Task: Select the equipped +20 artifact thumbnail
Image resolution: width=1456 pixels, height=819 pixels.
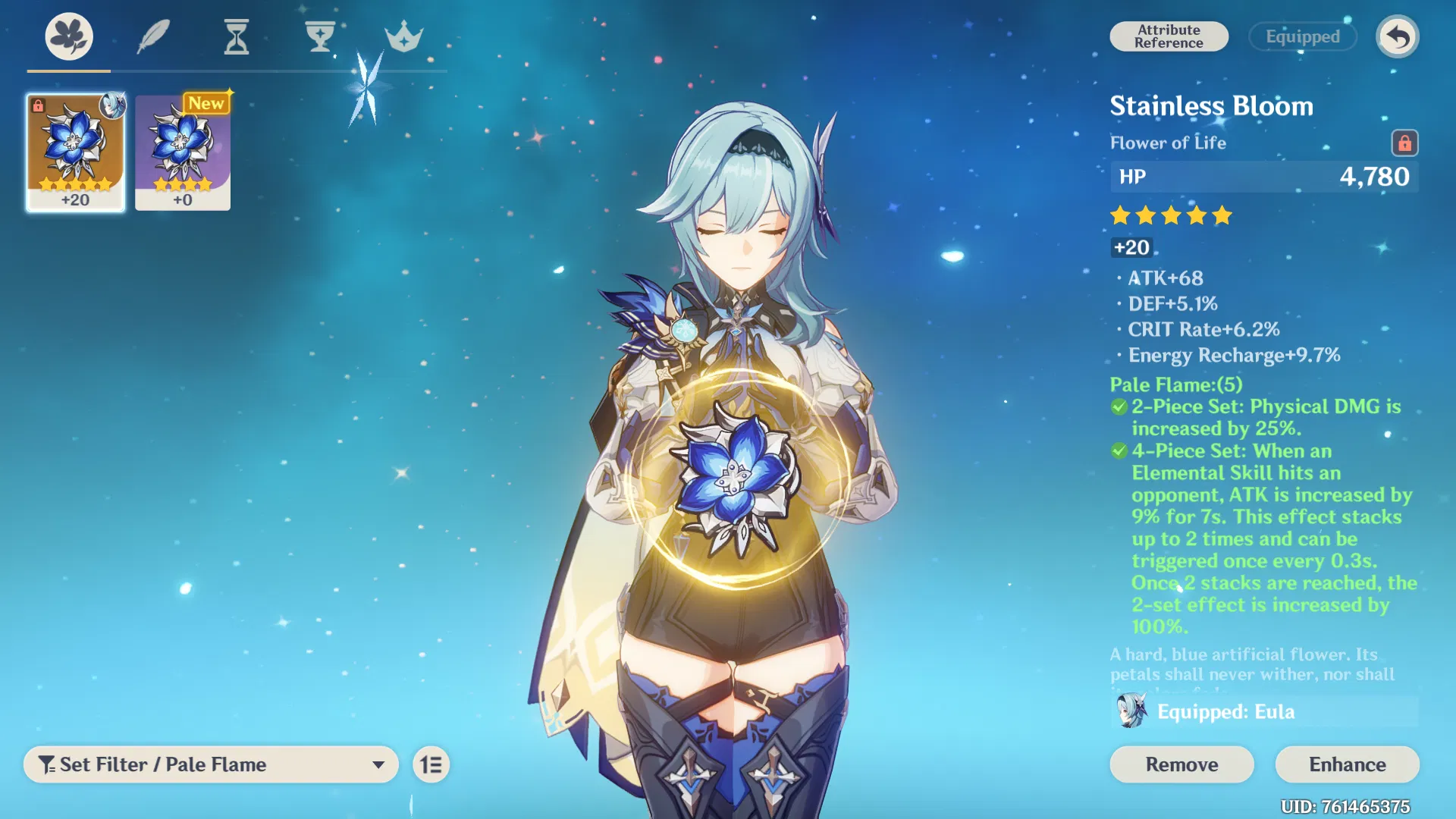Action: click(x=75, y=152)
